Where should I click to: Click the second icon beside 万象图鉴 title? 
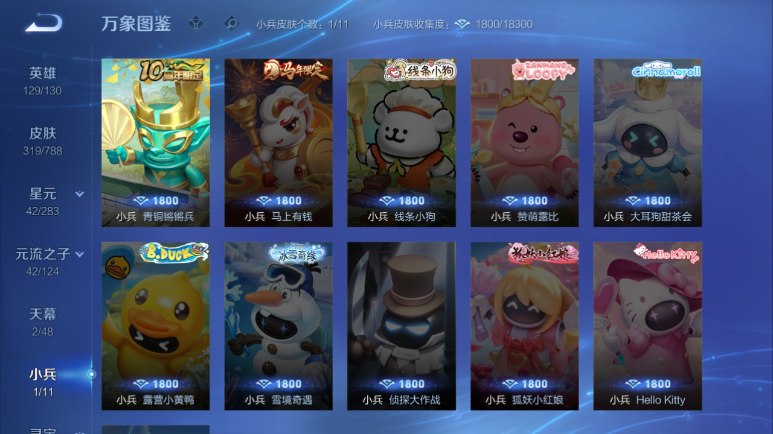(231, 24)
